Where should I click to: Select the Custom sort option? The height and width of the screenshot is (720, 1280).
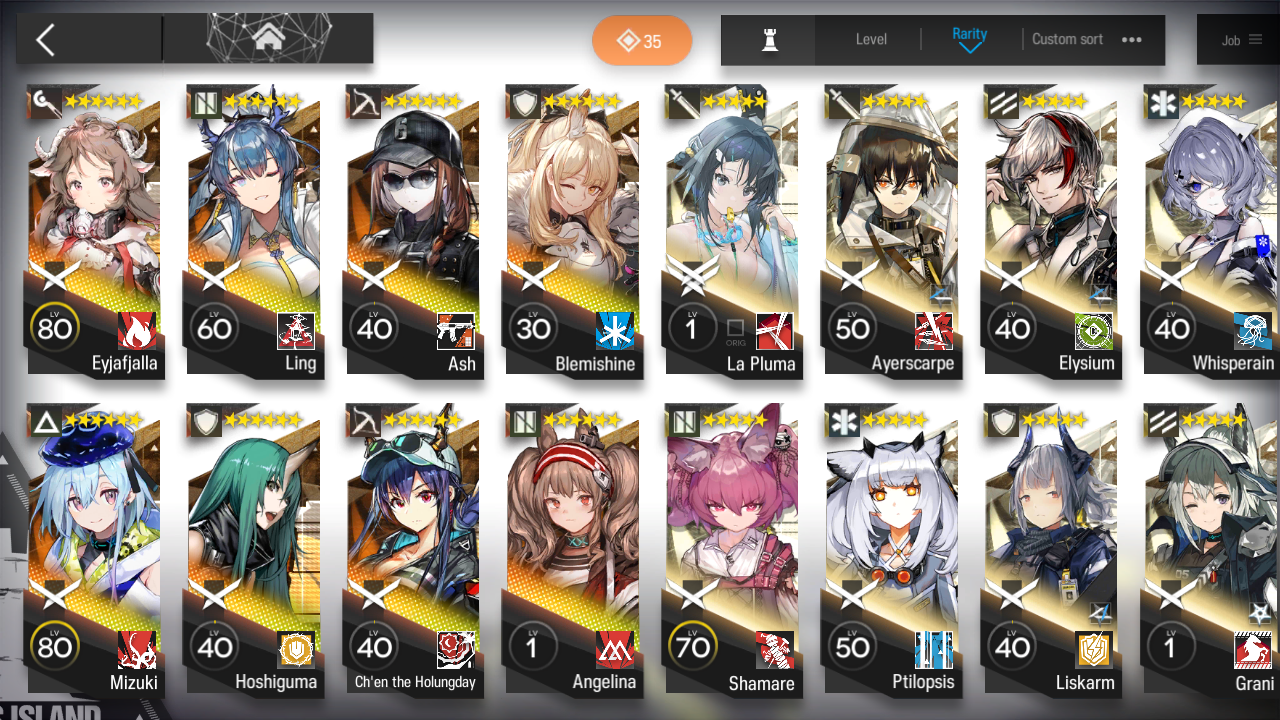click(x=1067, y=39)
